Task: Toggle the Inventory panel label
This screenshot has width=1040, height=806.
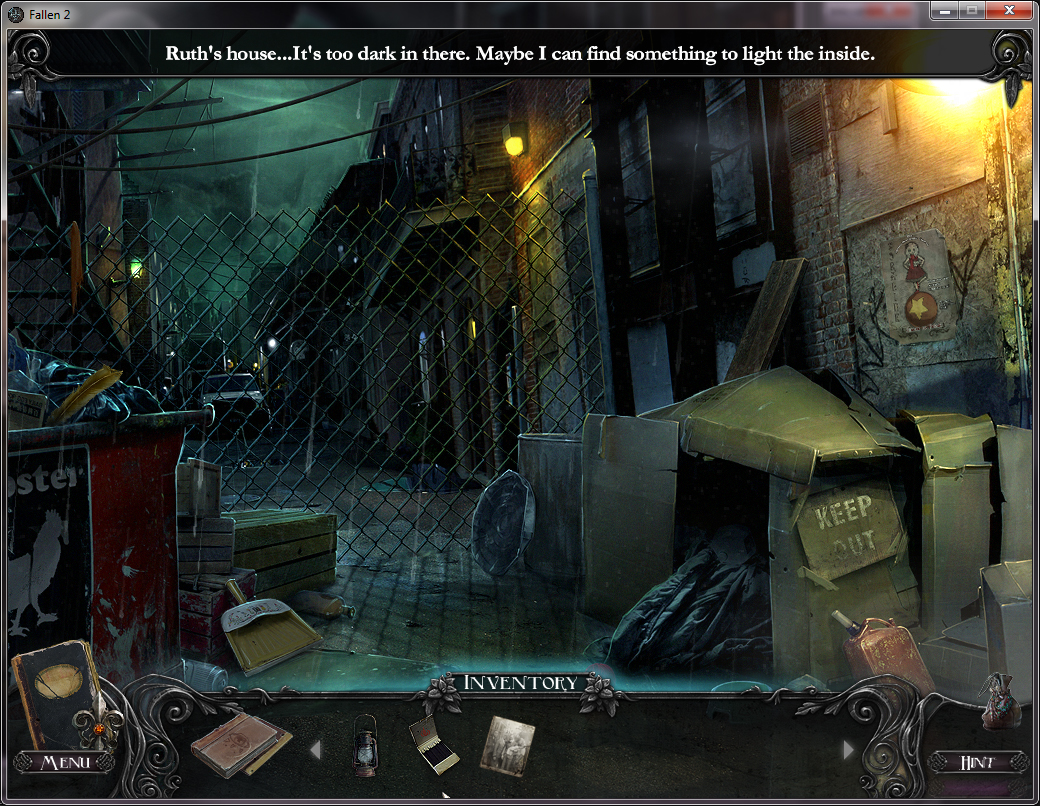Action: 520,683
